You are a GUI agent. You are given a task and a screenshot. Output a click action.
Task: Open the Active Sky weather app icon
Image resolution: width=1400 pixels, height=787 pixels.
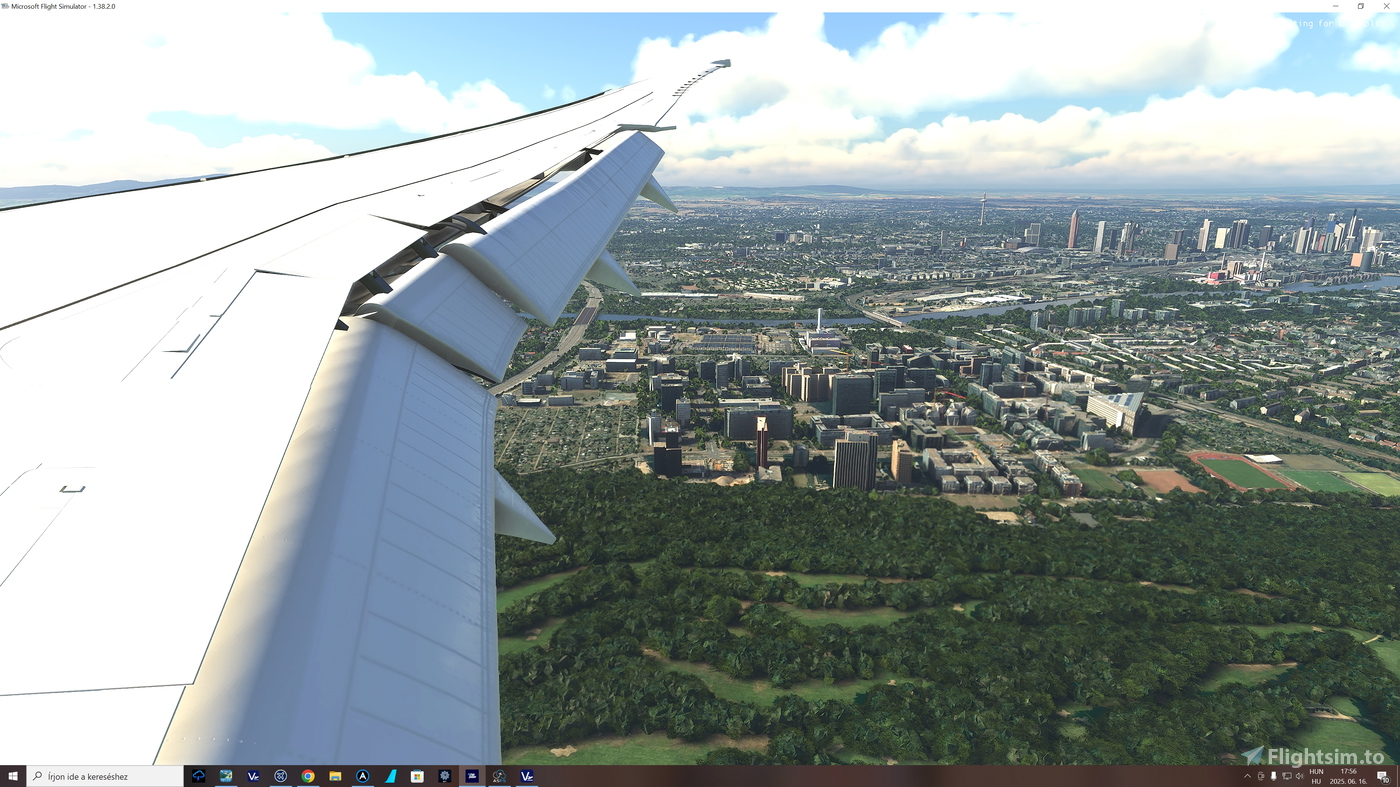click(500, 774)
